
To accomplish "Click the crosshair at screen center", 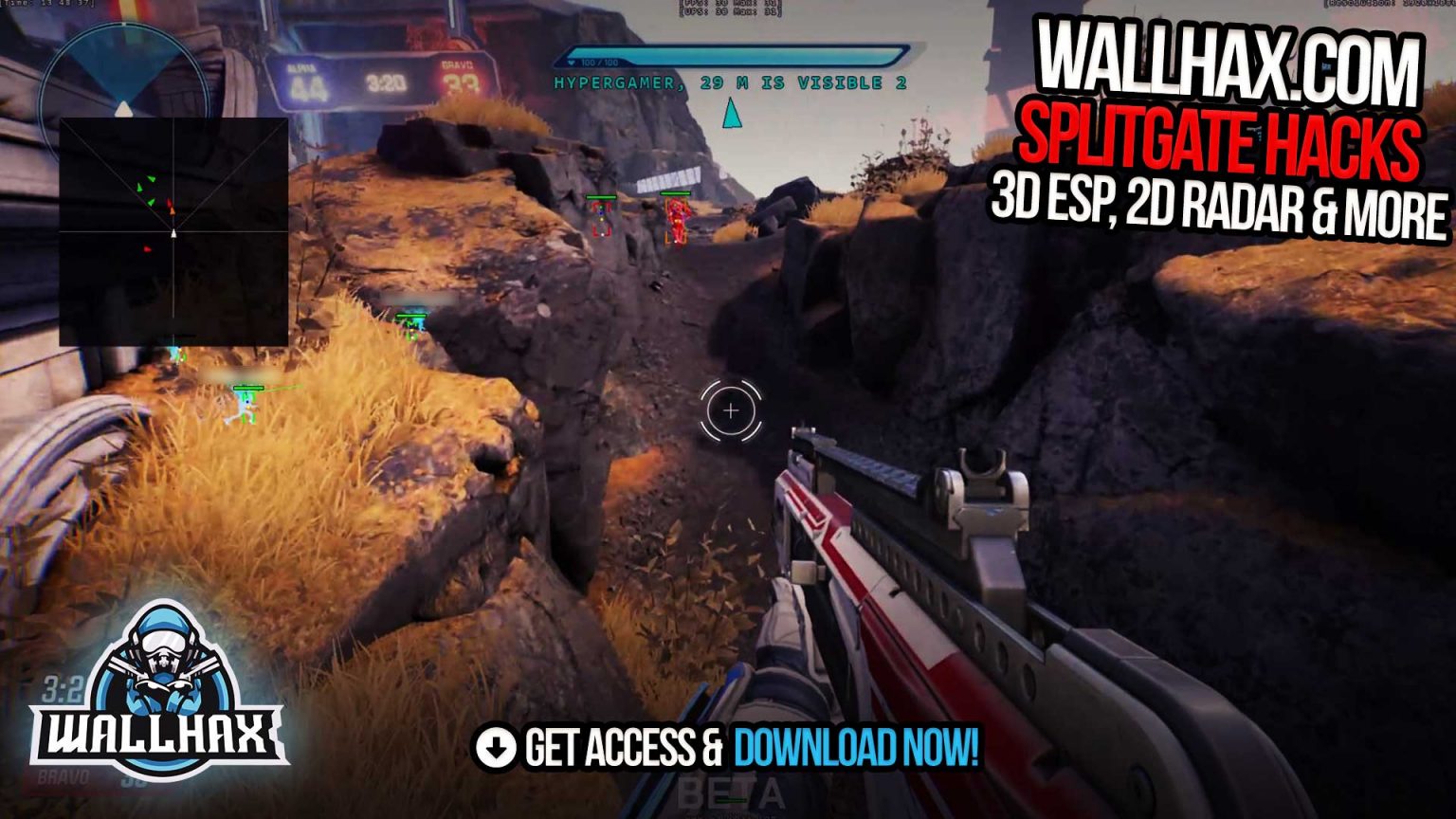I will tap(730, 409).
